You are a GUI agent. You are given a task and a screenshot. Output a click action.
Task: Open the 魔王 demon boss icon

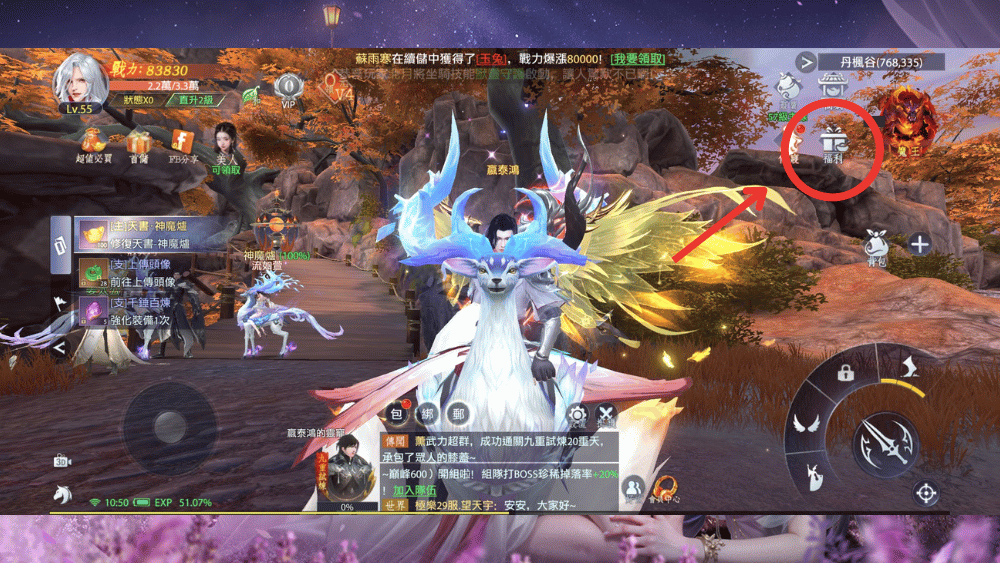coord(906,112)
